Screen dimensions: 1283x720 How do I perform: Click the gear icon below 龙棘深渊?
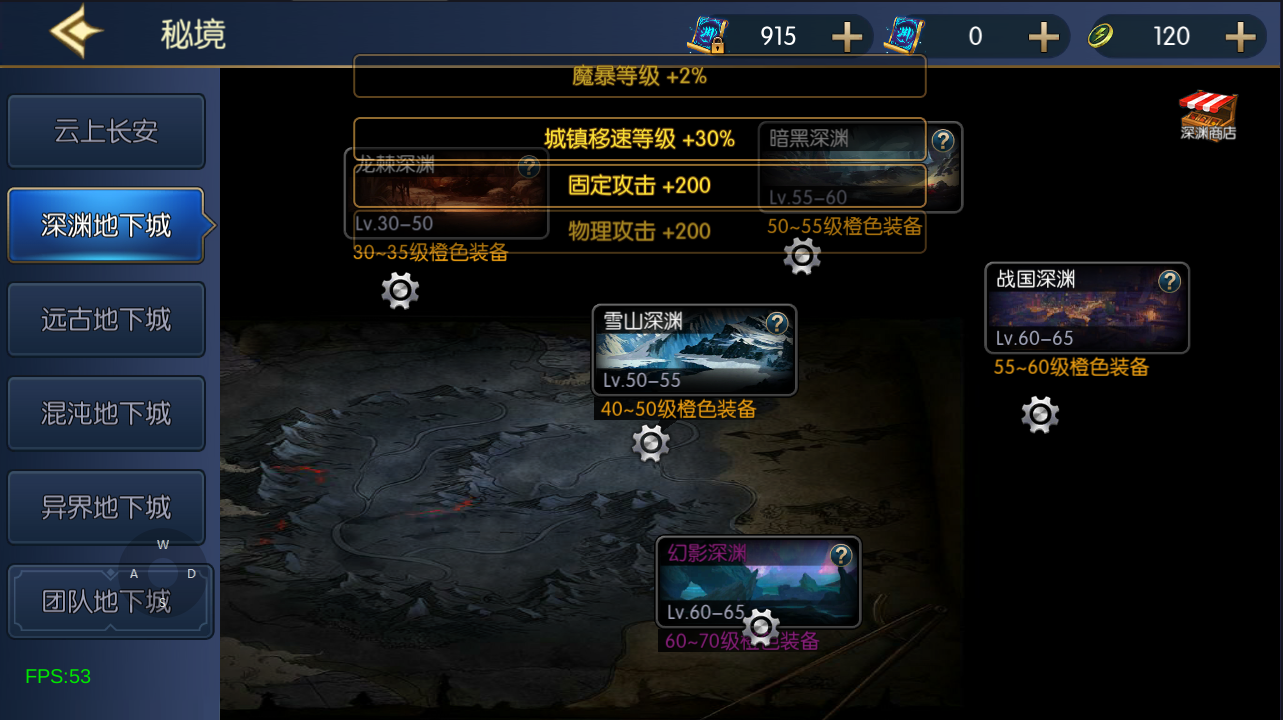pos(400,290)
